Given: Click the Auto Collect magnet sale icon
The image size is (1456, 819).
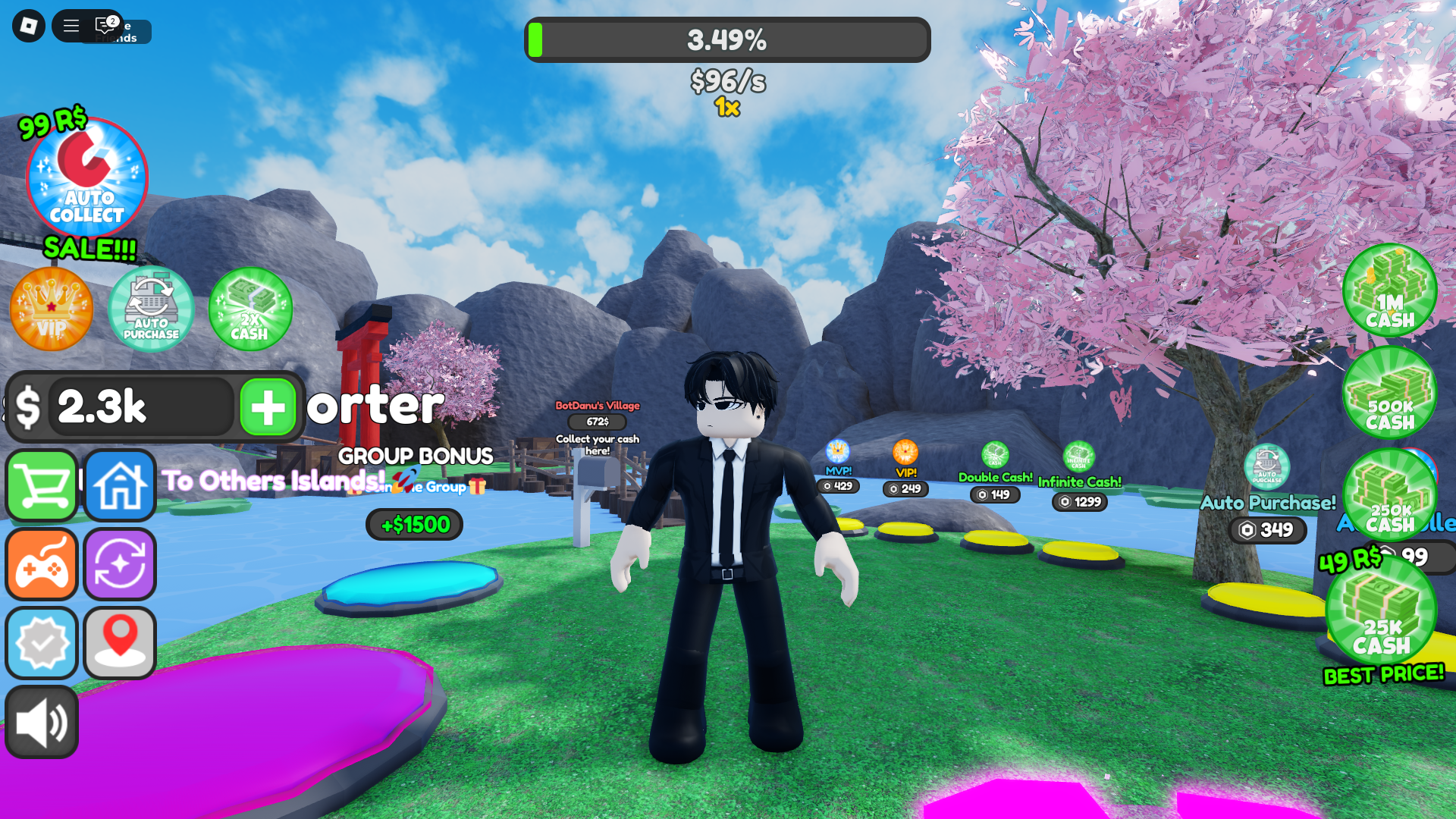Looking at the screenshot, I should (85, 178).
